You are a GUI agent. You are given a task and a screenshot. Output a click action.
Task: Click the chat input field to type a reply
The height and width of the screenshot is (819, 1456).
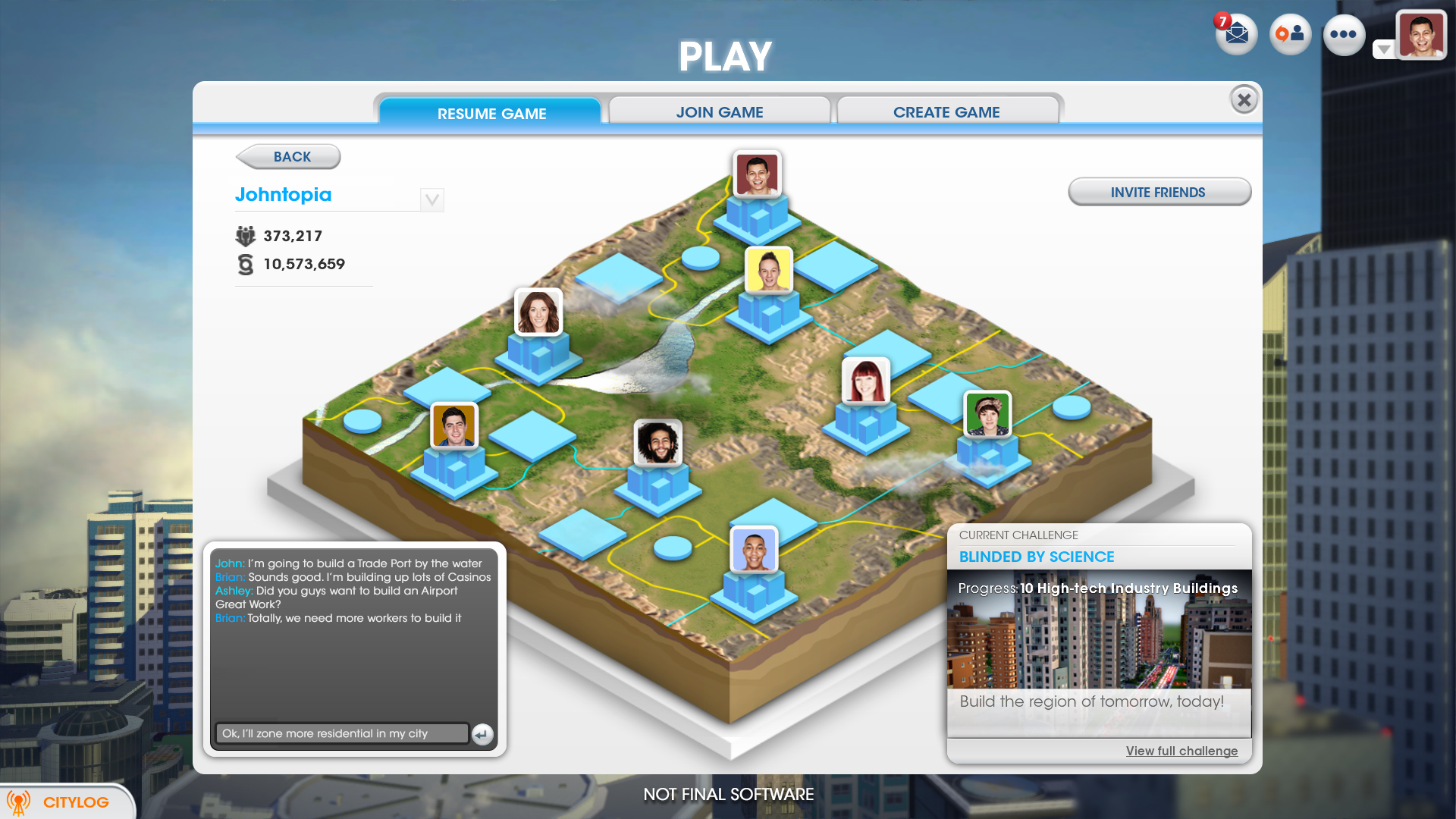(x=341, y=733)
